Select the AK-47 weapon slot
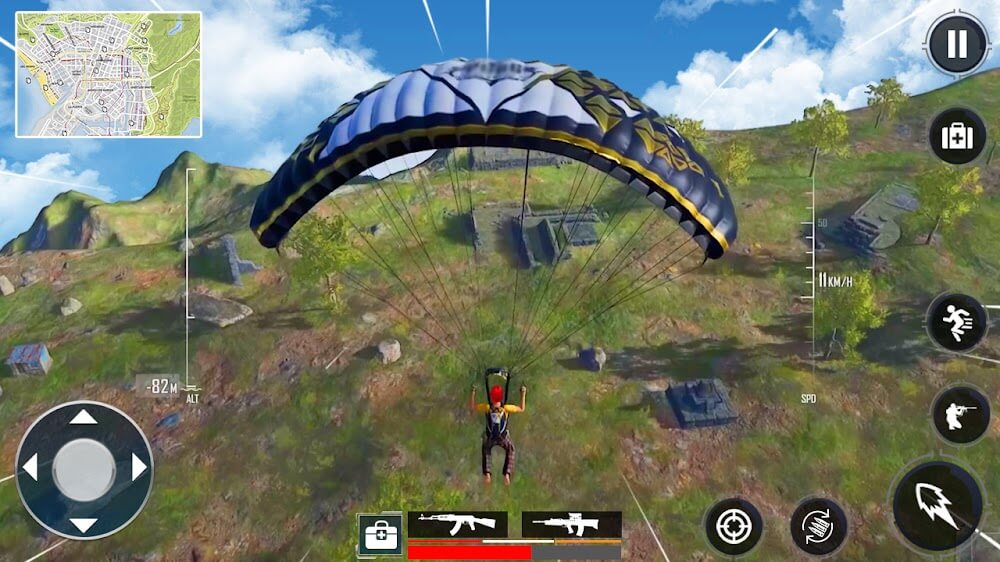The image size is (1000, 562). click(457, 523)
